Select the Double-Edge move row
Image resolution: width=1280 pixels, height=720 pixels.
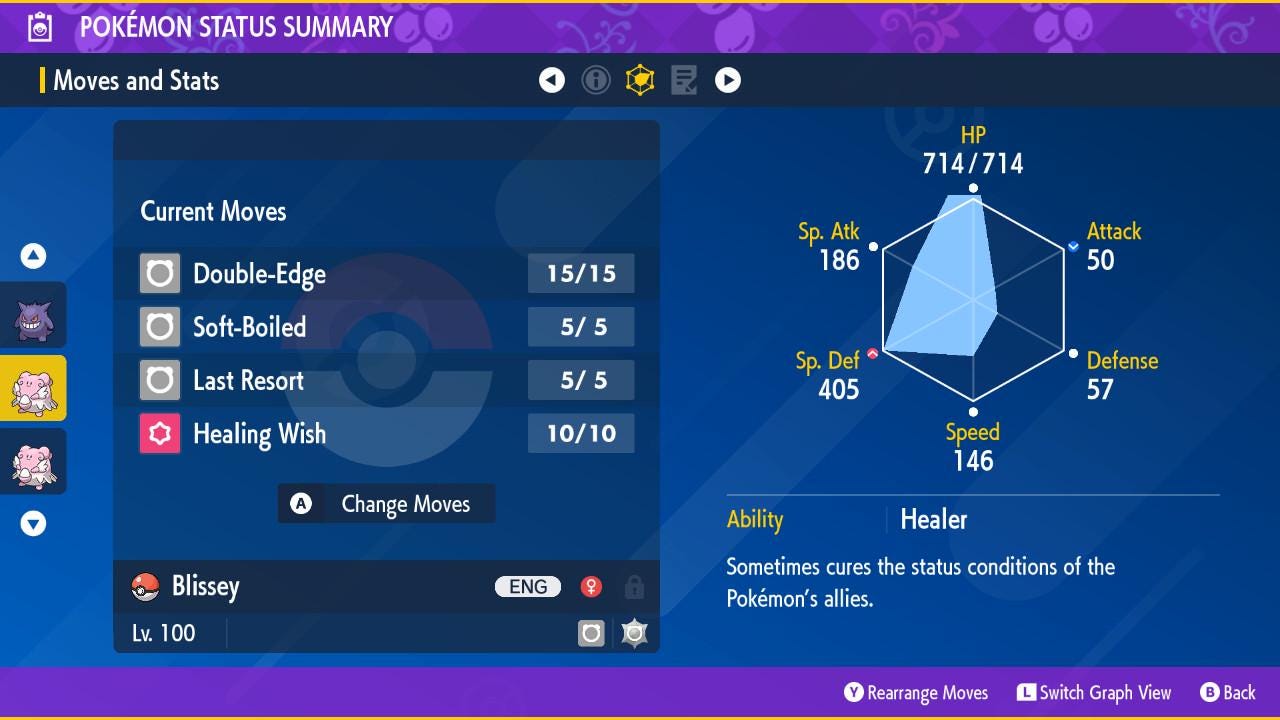tap(386, 274)
